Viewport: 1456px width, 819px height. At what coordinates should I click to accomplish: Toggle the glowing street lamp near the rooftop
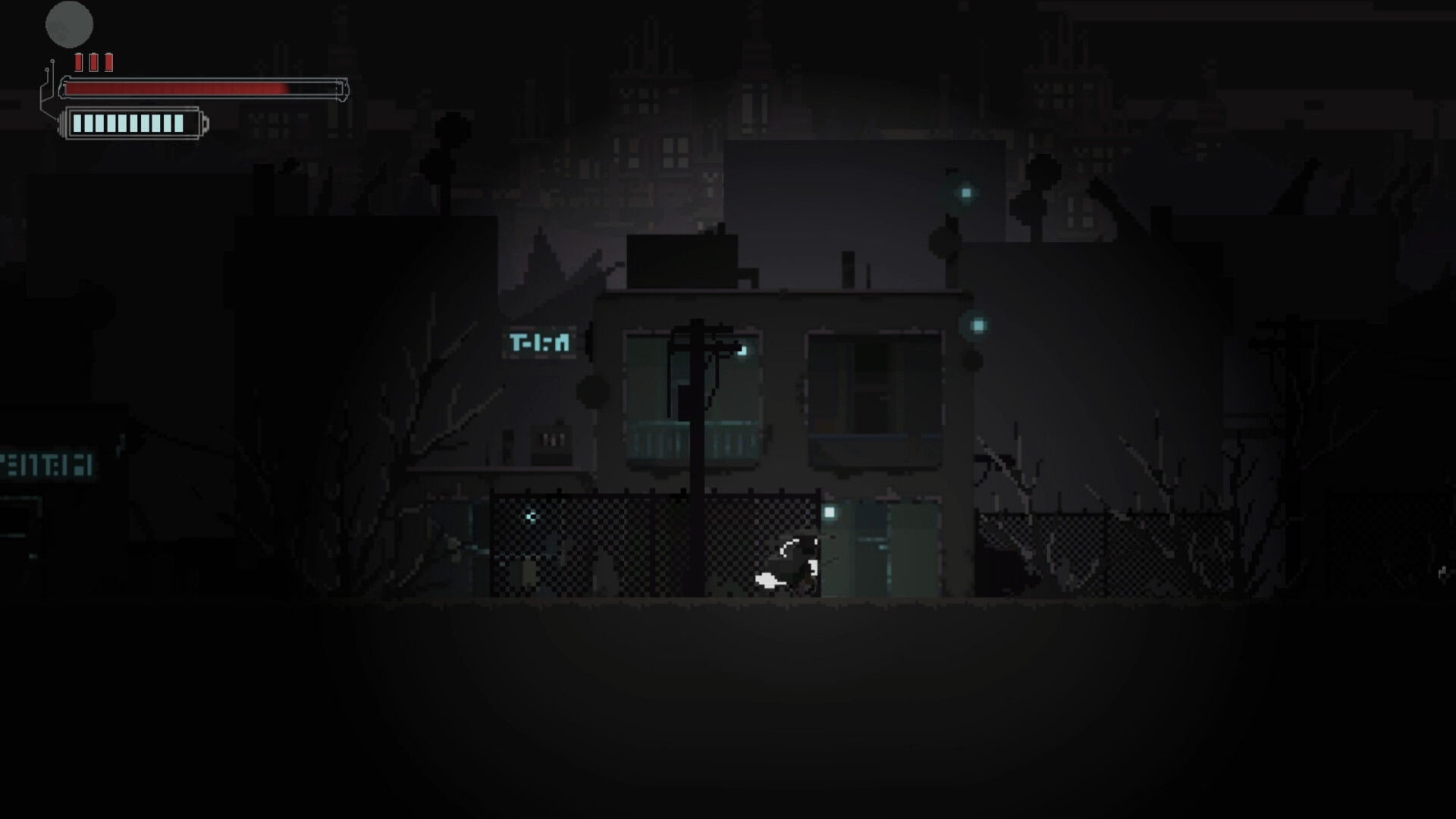point(965,193)
